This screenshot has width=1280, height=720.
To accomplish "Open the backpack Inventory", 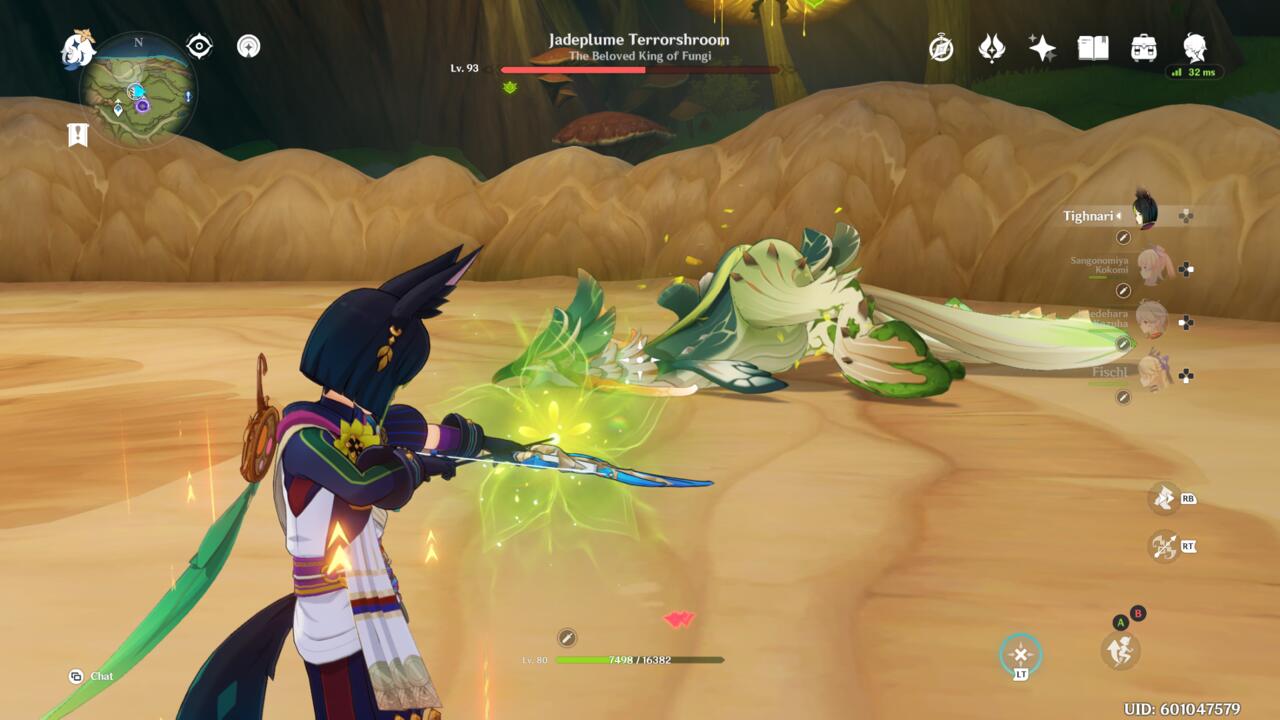I will click(1144, 48).
